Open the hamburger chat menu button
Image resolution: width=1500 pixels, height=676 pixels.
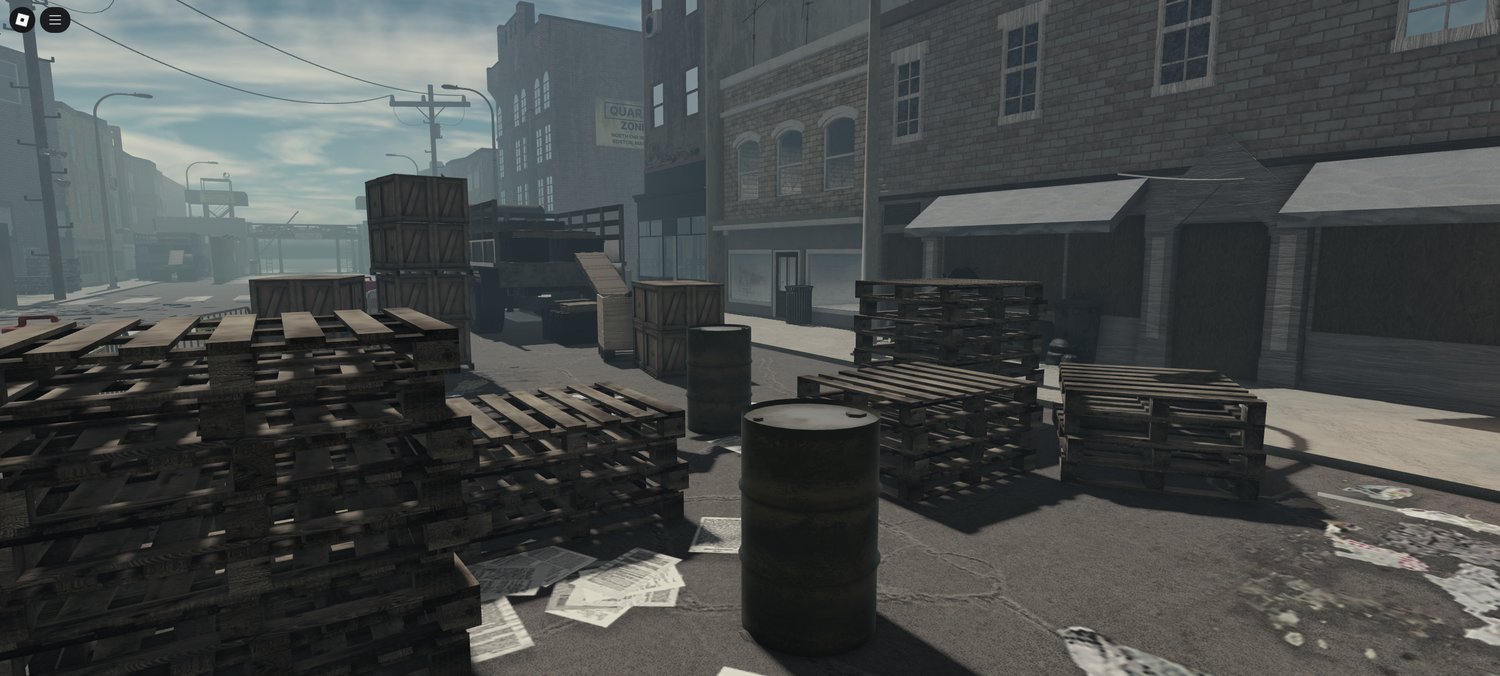[x=55, y=19]
